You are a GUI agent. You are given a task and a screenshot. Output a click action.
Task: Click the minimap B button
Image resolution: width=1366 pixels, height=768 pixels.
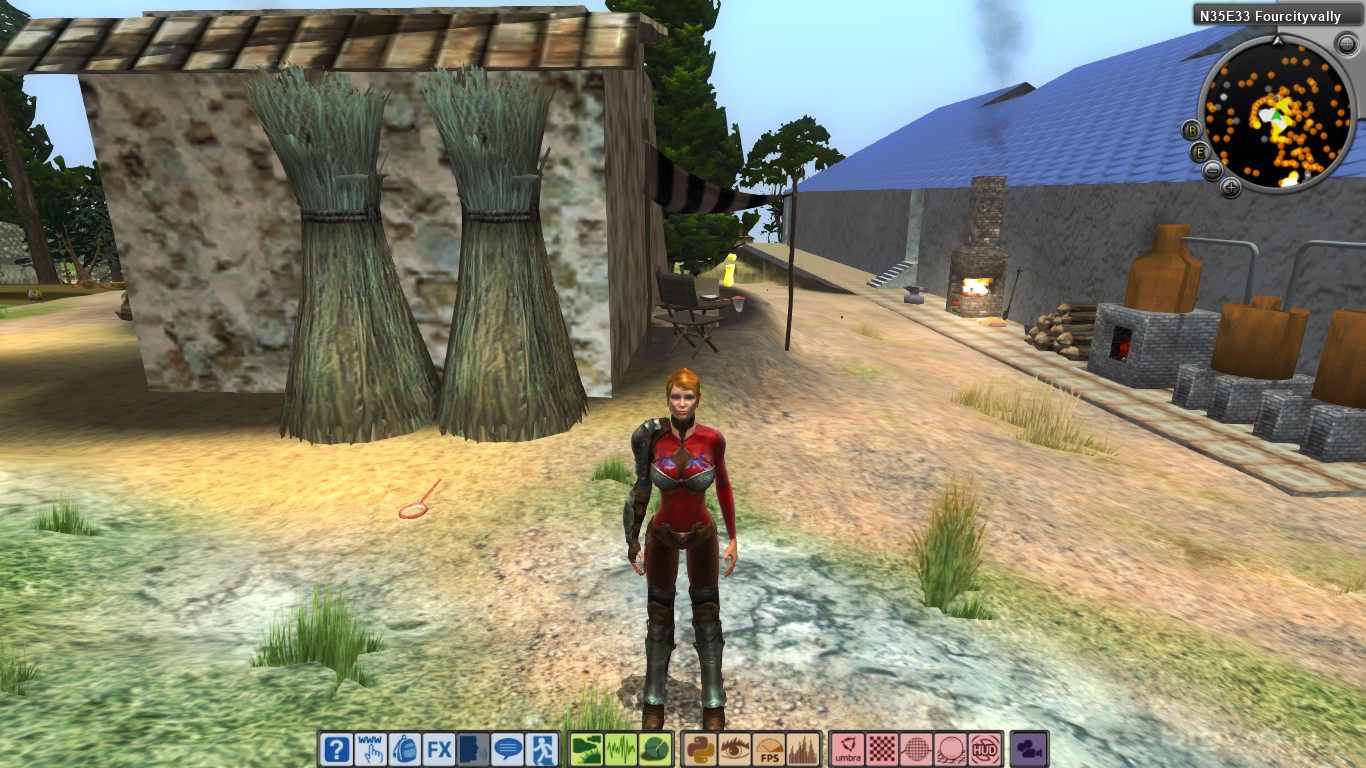point(1191,130)
